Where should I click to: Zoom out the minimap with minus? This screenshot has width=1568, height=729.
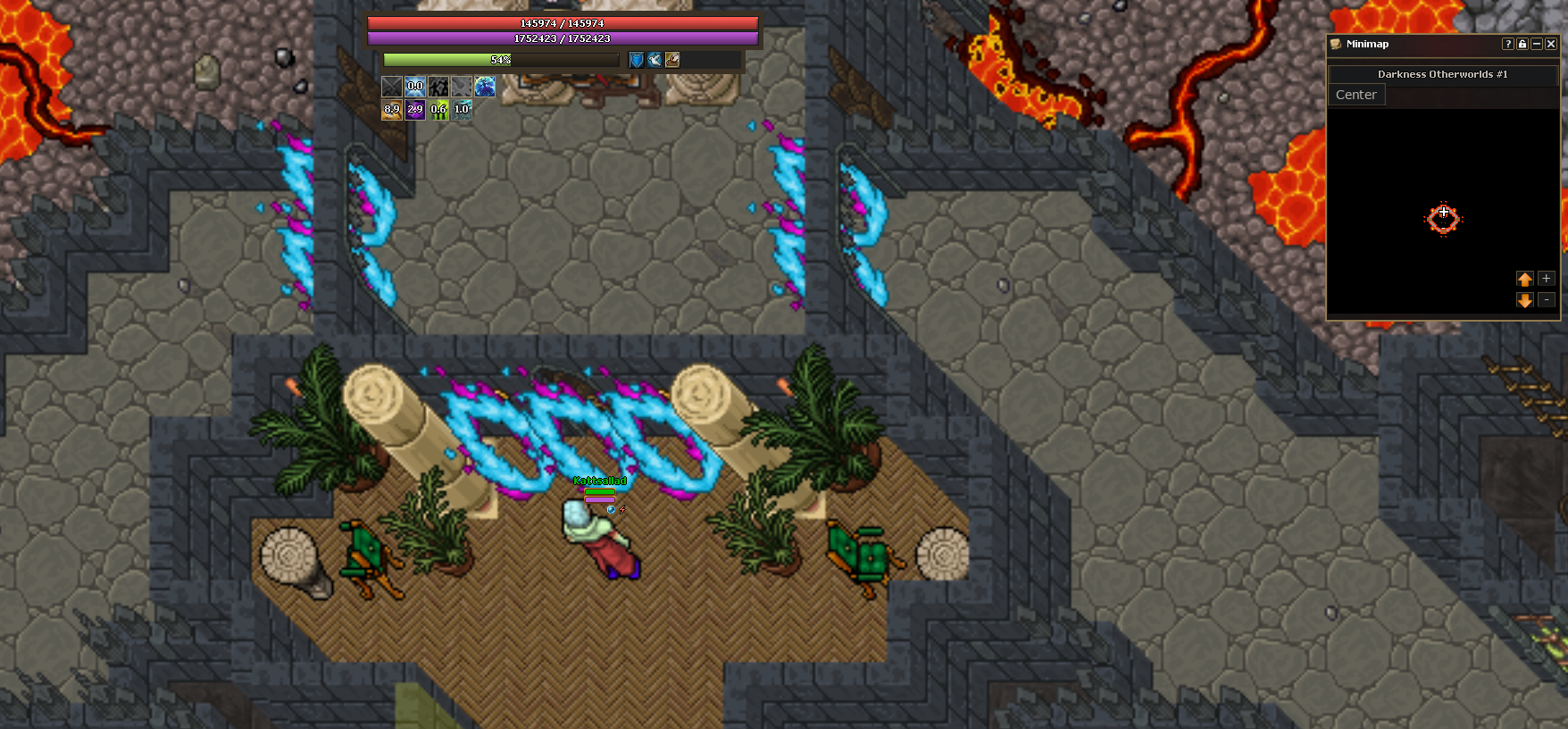(x=1547, y=300)
